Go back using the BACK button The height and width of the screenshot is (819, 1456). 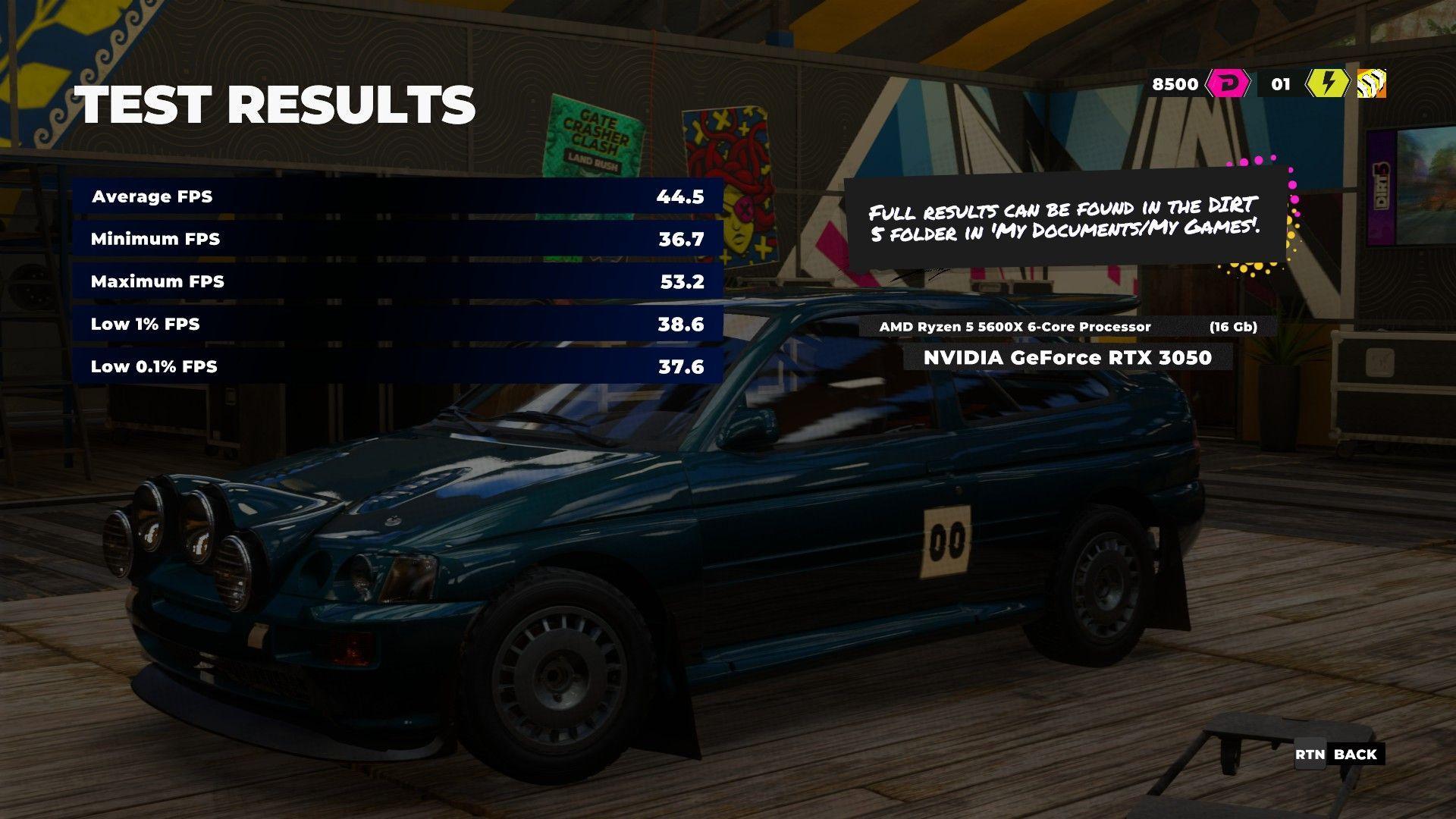[x=1339, y=755]
